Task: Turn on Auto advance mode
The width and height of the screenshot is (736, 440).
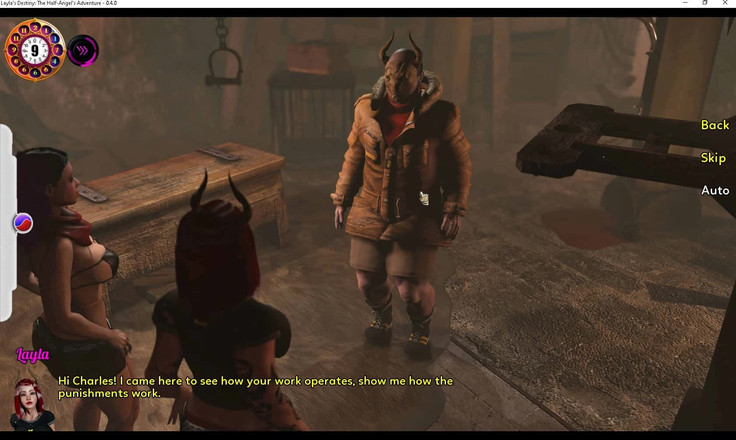Action: pos(714,190)
